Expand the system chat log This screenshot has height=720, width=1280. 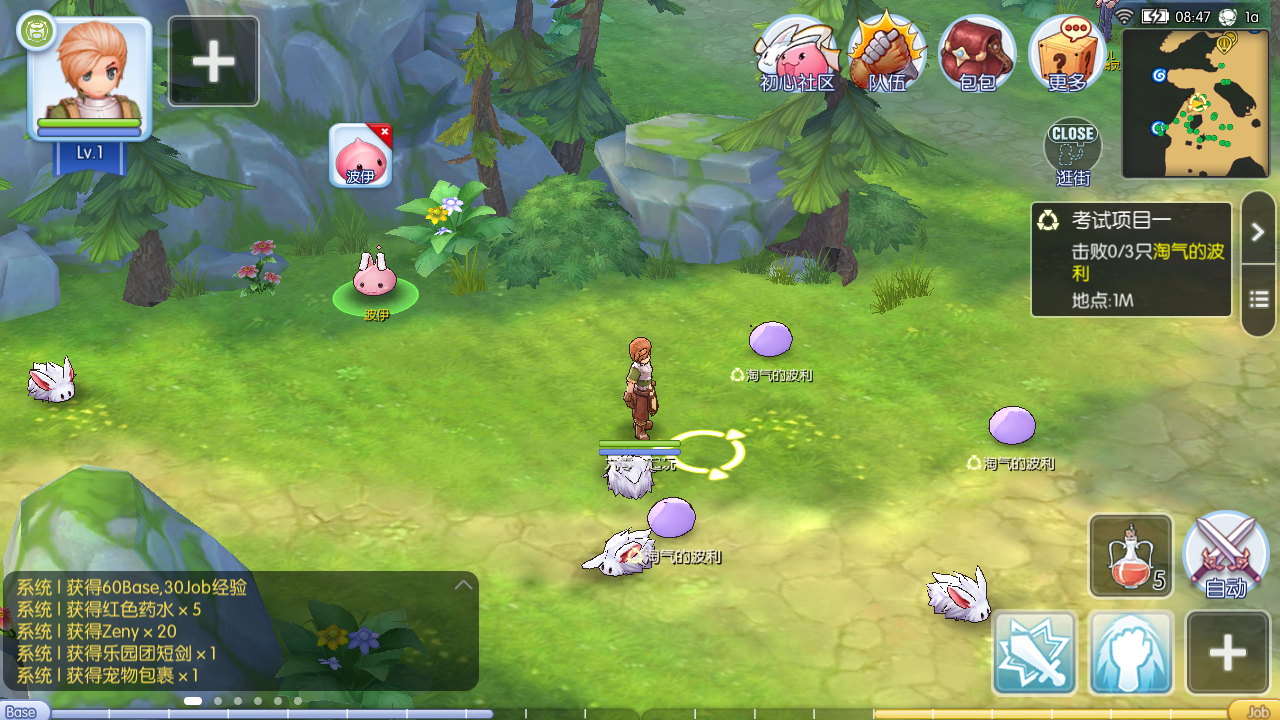[x=463, y=586]
